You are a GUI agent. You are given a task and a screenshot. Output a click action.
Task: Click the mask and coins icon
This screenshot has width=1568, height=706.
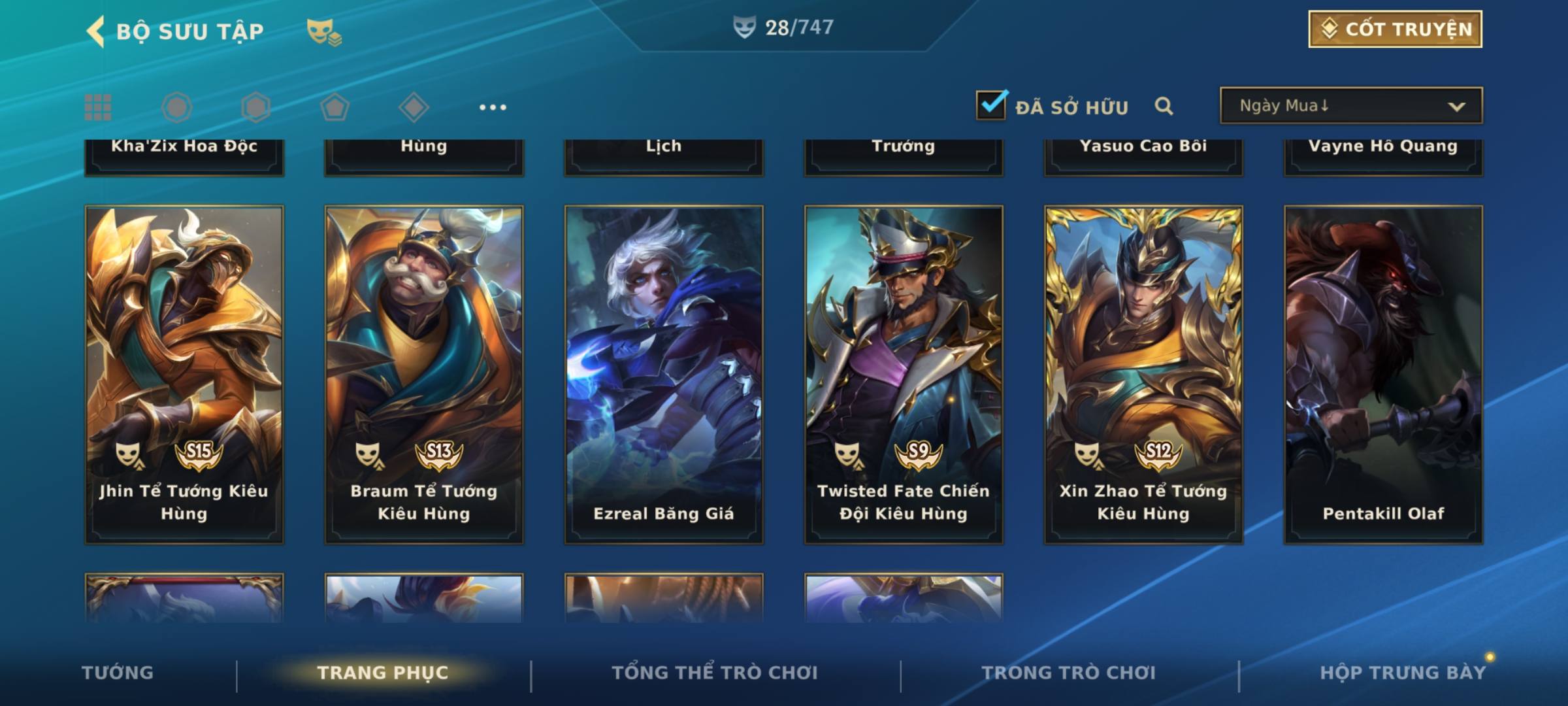click(324, 32)
